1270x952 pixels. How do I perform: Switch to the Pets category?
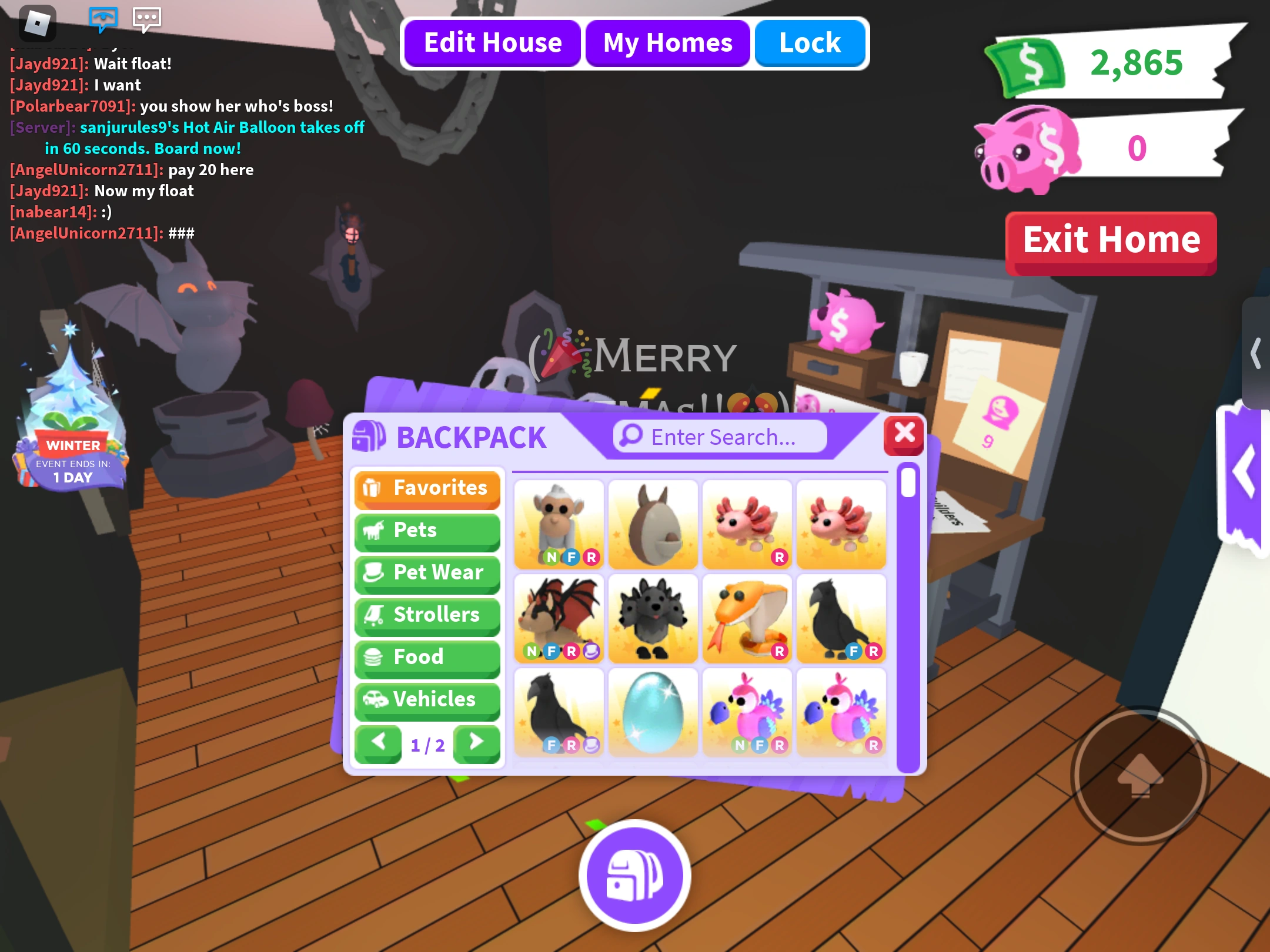(427, 531)
